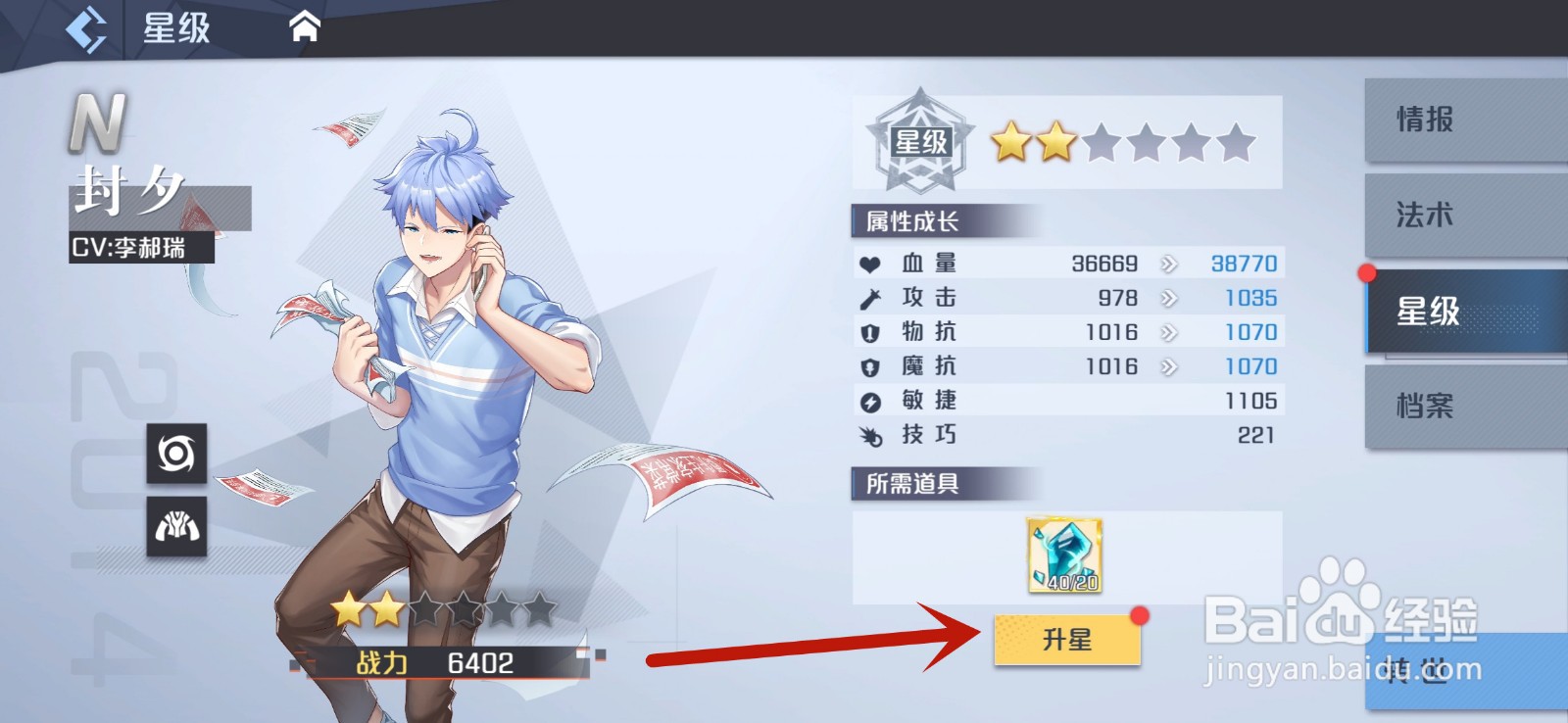This screenshot has width=1568, height=723.
Task: Click the chevron arrows beside 38770
Action: (1168, 263)
